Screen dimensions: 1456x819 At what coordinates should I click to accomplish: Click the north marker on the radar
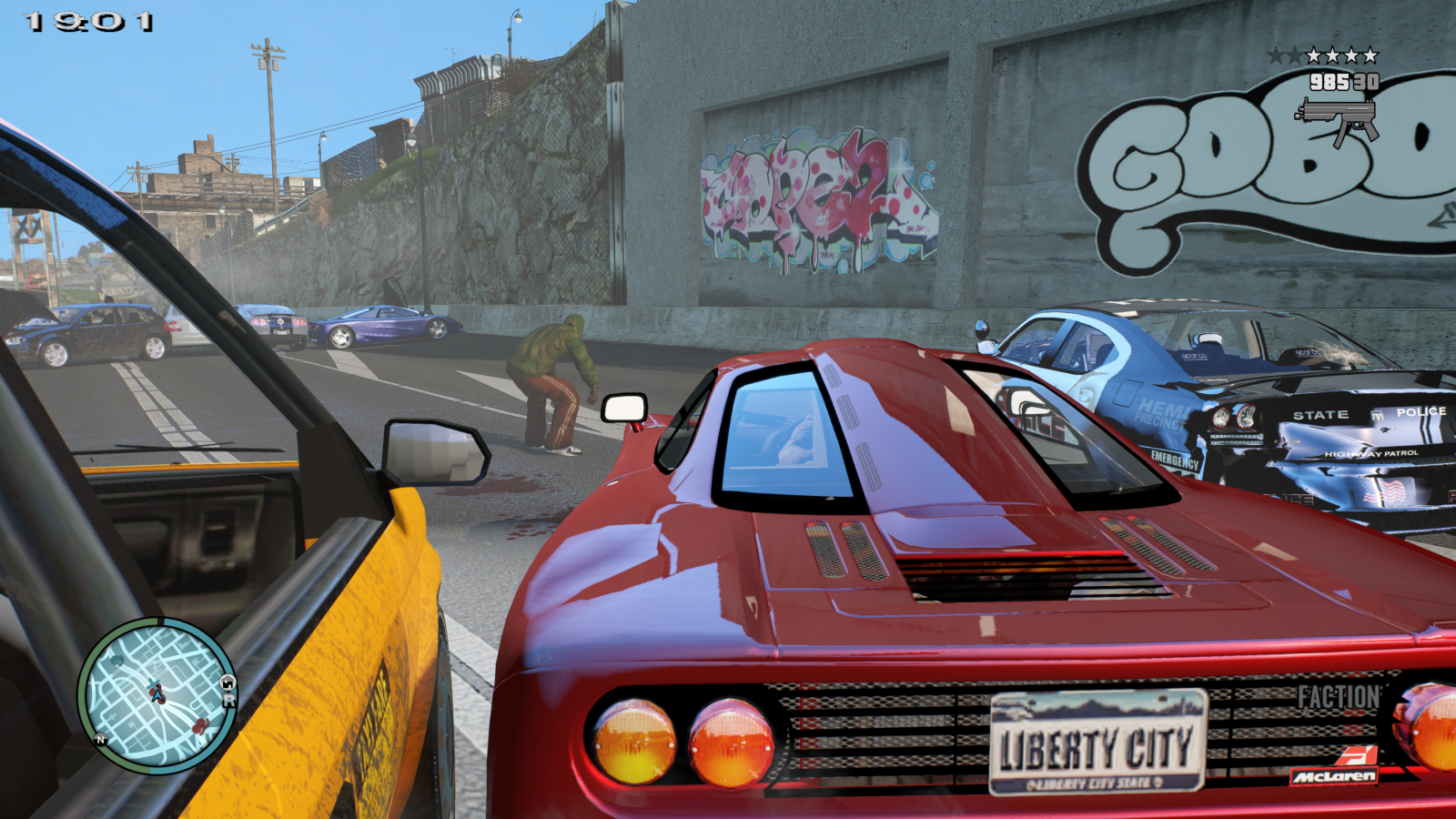pyautogui.click(x=101, y=740)
